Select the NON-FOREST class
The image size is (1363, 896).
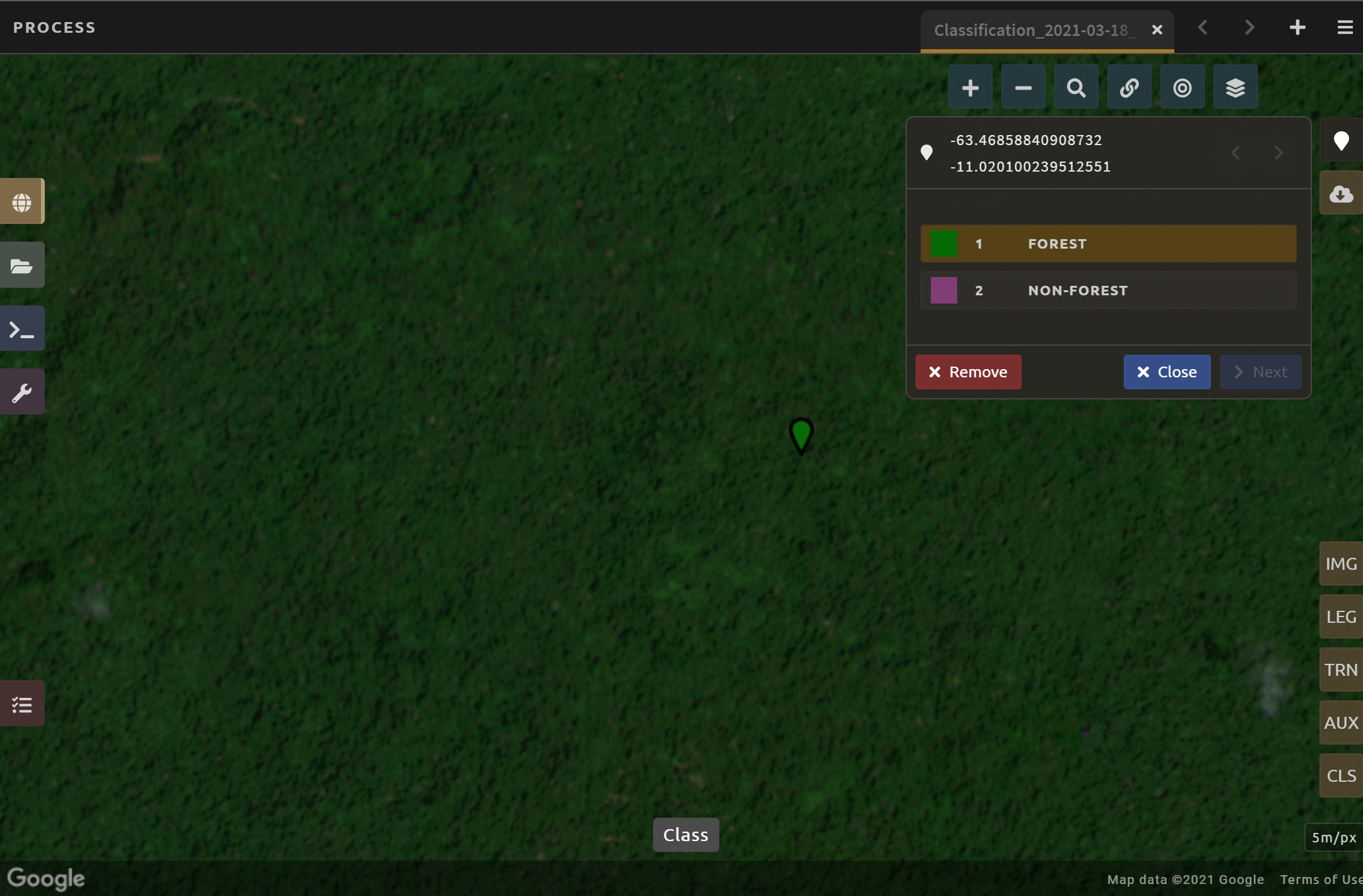click(1107, 290)
